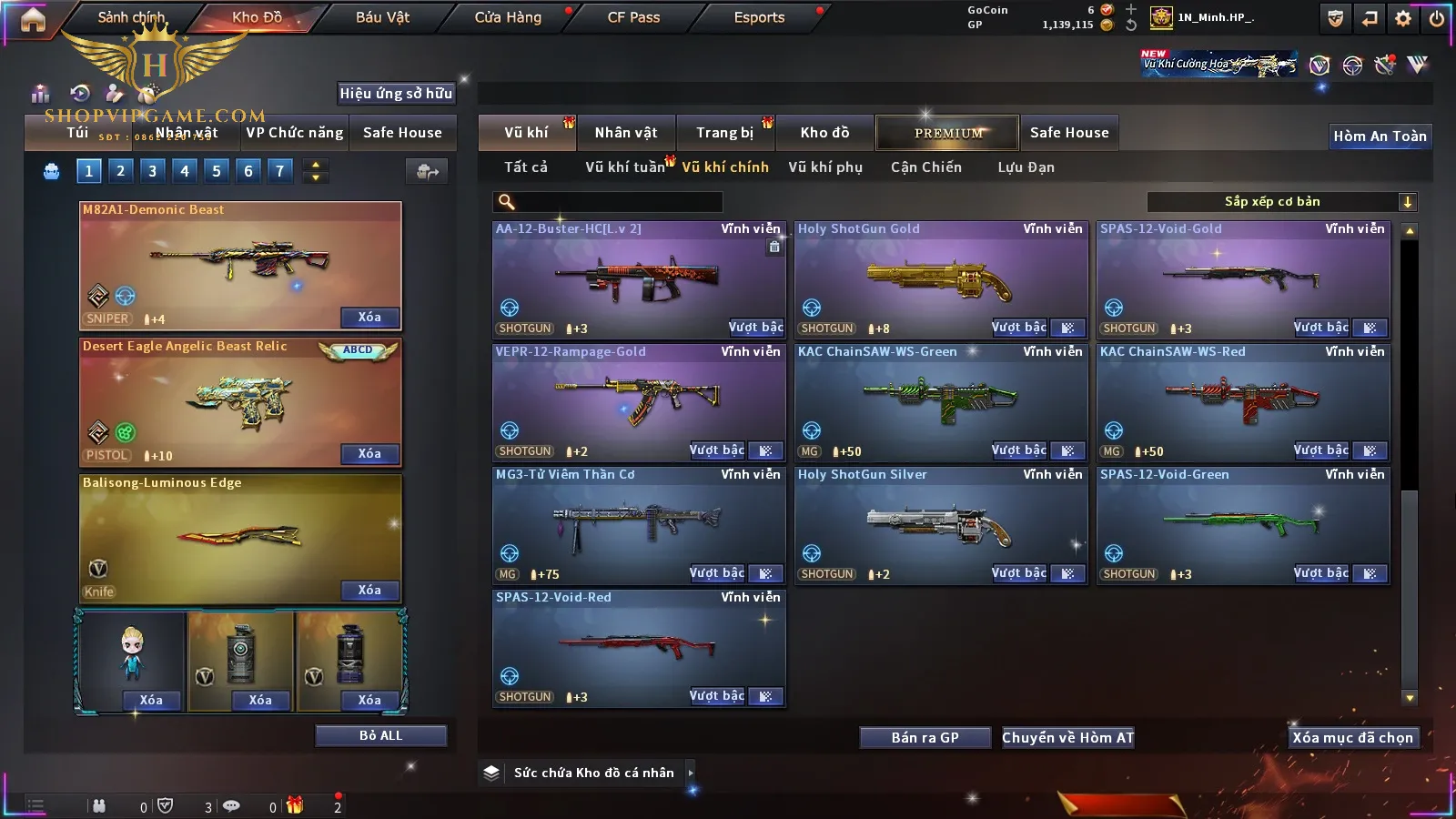Image resolution: width=1456 pixels, height=819 pixels.
Task: Switch to the Nhân vật inventory tab
Action: coord(625,133)
